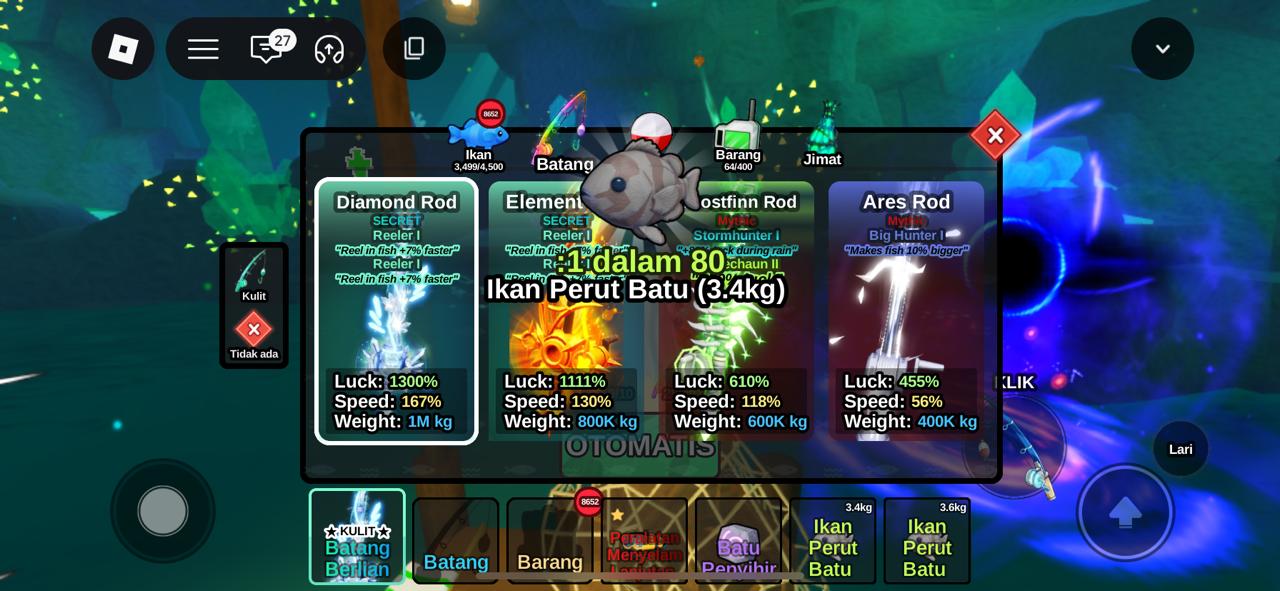Expand the top-right dropdown chevron
The image size is (1280, 591).
click(1162, 49)
